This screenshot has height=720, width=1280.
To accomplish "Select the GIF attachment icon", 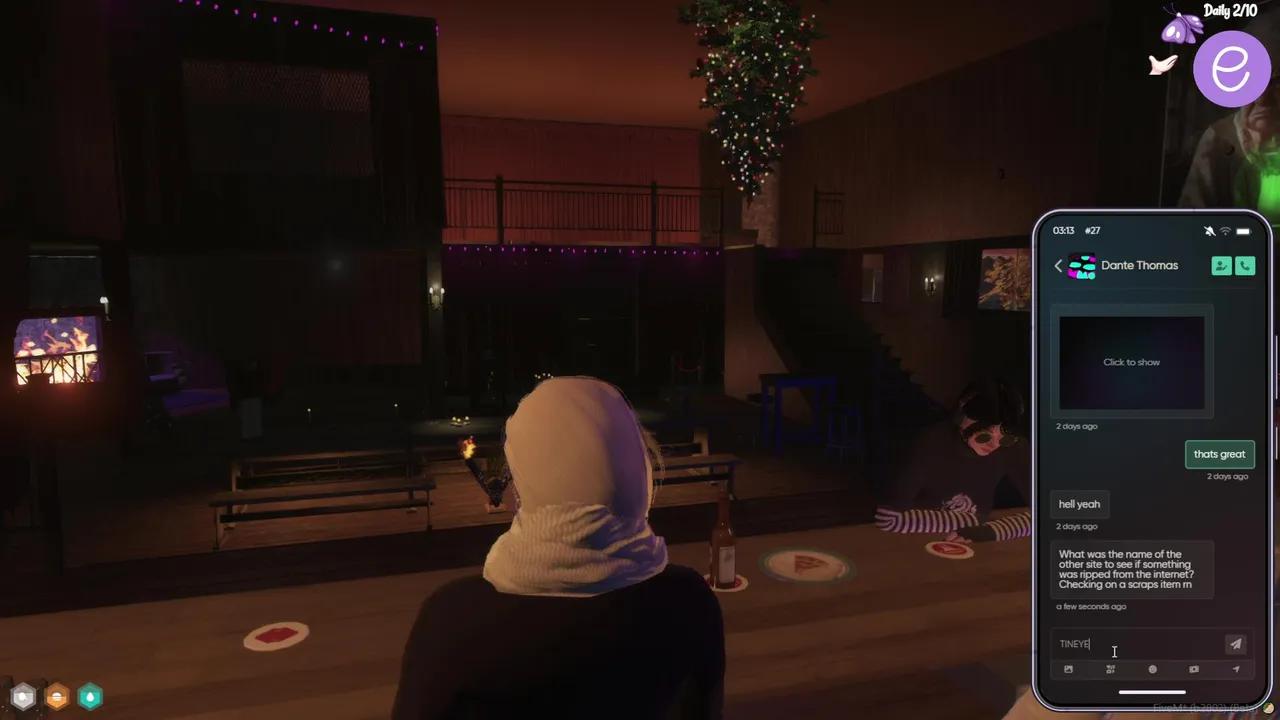I will (1110, 669).
